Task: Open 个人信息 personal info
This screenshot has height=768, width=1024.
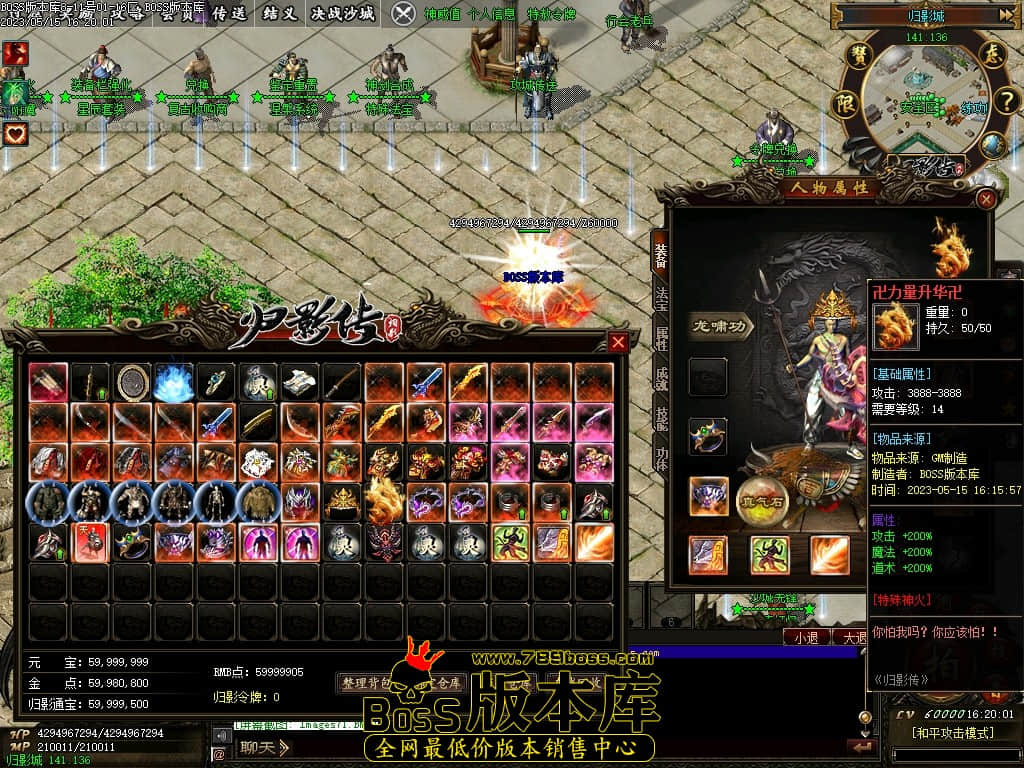Action: tap(492, 14)
